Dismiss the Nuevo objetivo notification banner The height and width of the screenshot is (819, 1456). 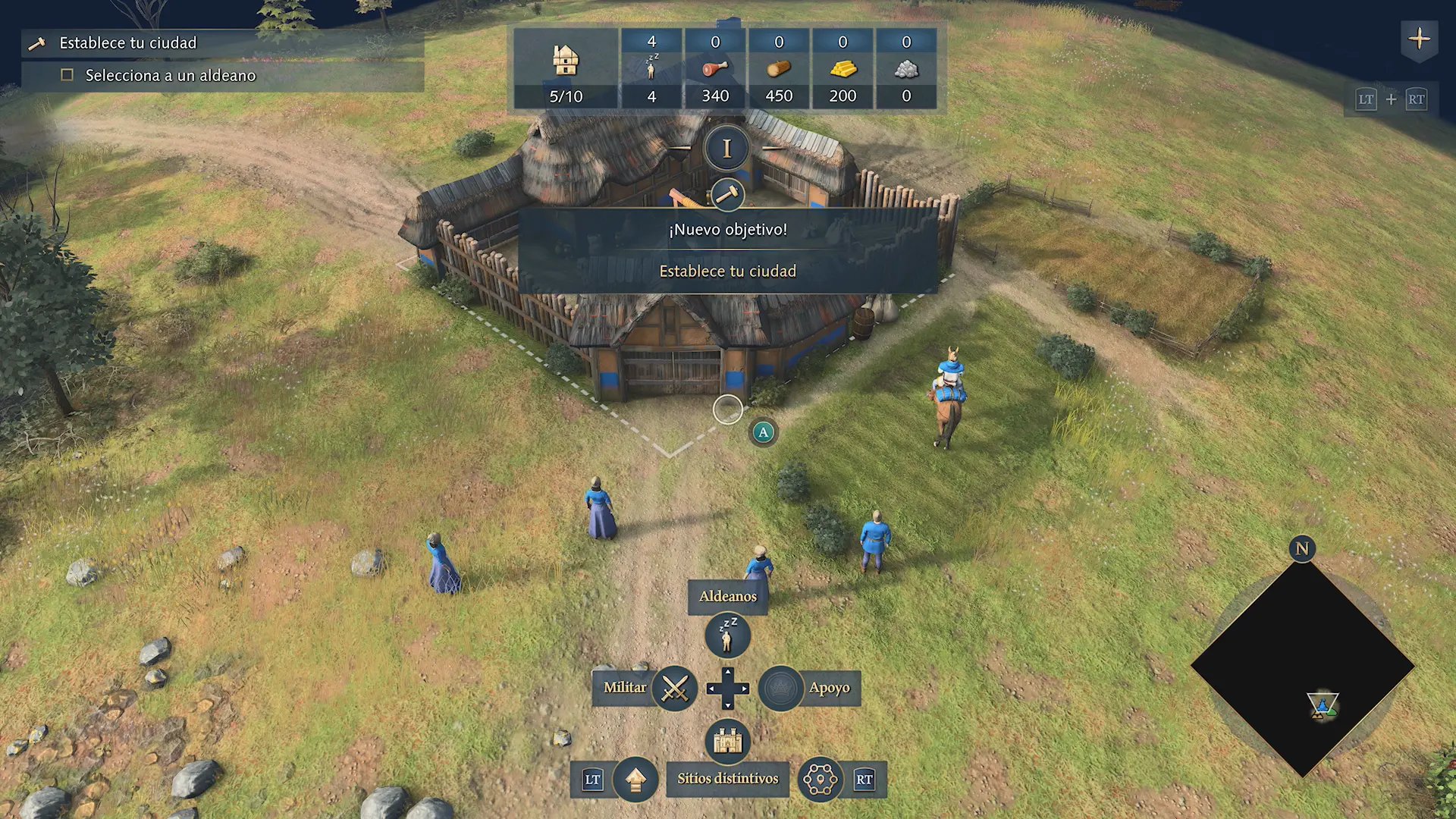coord(727,250)
